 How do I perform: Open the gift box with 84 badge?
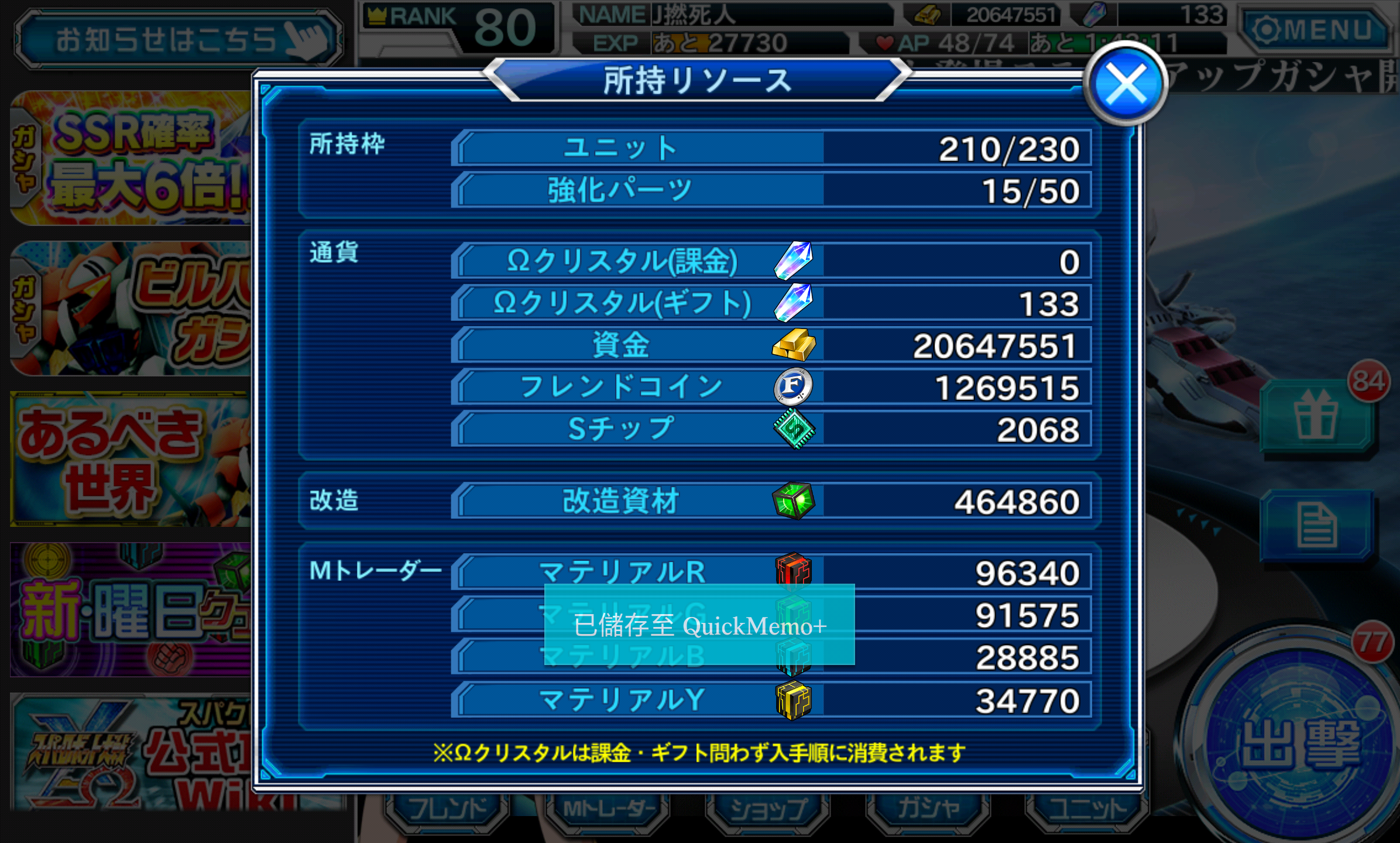pyautogui.click(x=1317, y=417)
